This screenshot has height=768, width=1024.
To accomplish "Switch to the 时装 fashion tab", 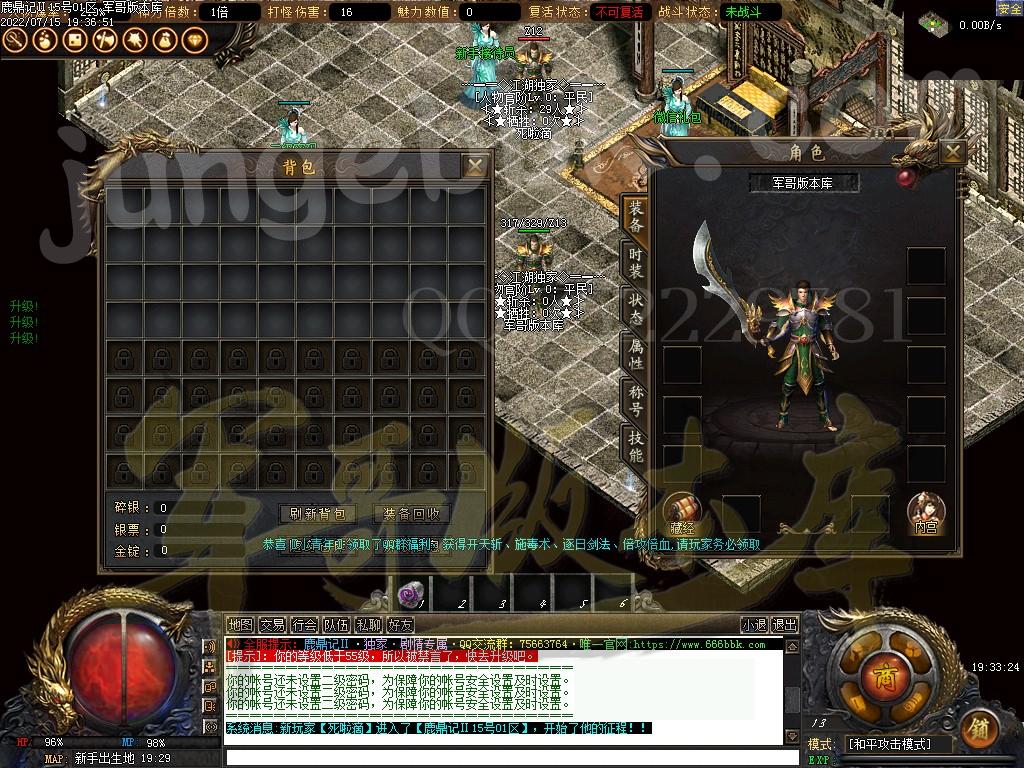I will click(636, 263).
